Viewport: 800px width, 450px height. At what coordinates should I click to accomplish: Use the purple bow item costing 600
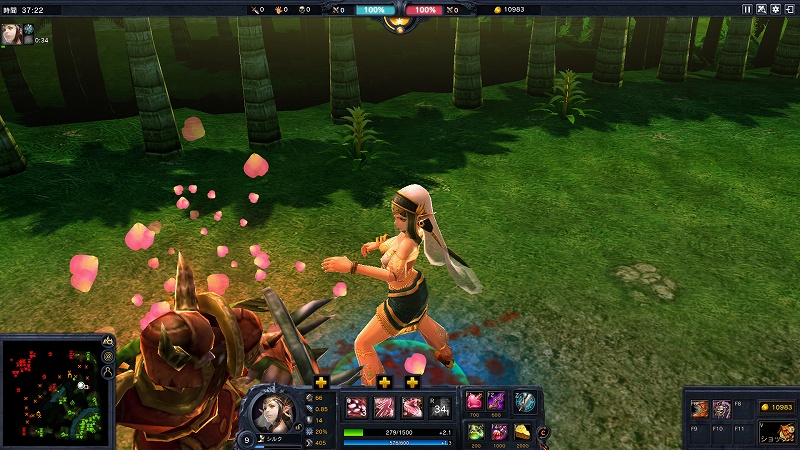pyautogui.click(x=497, y=402)
